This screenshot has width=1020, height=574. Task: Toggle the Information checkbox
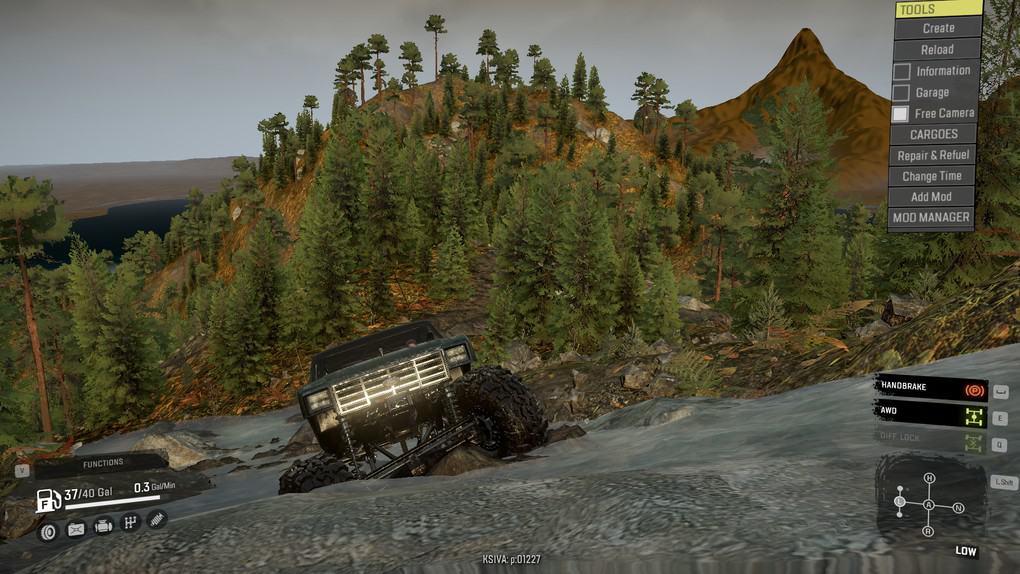[x=902, y=71]
